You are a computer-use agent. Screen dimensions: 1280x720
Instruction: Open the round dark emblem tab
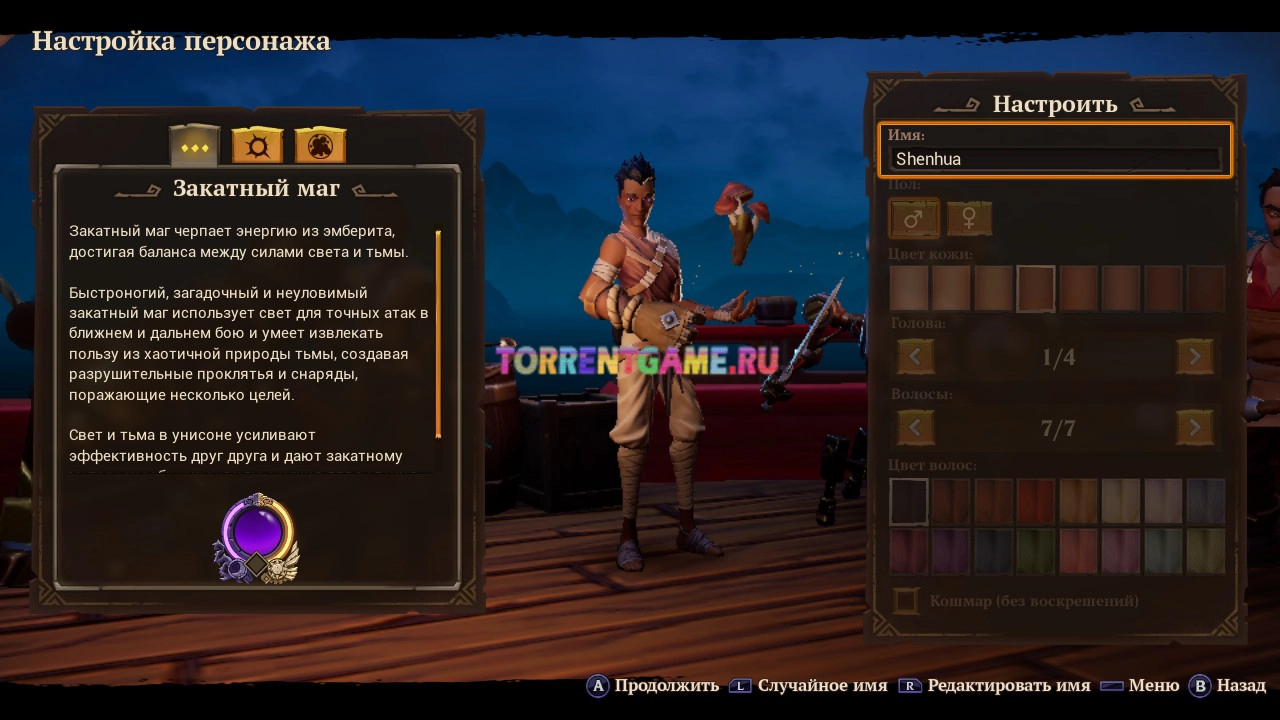click(320, 147)
